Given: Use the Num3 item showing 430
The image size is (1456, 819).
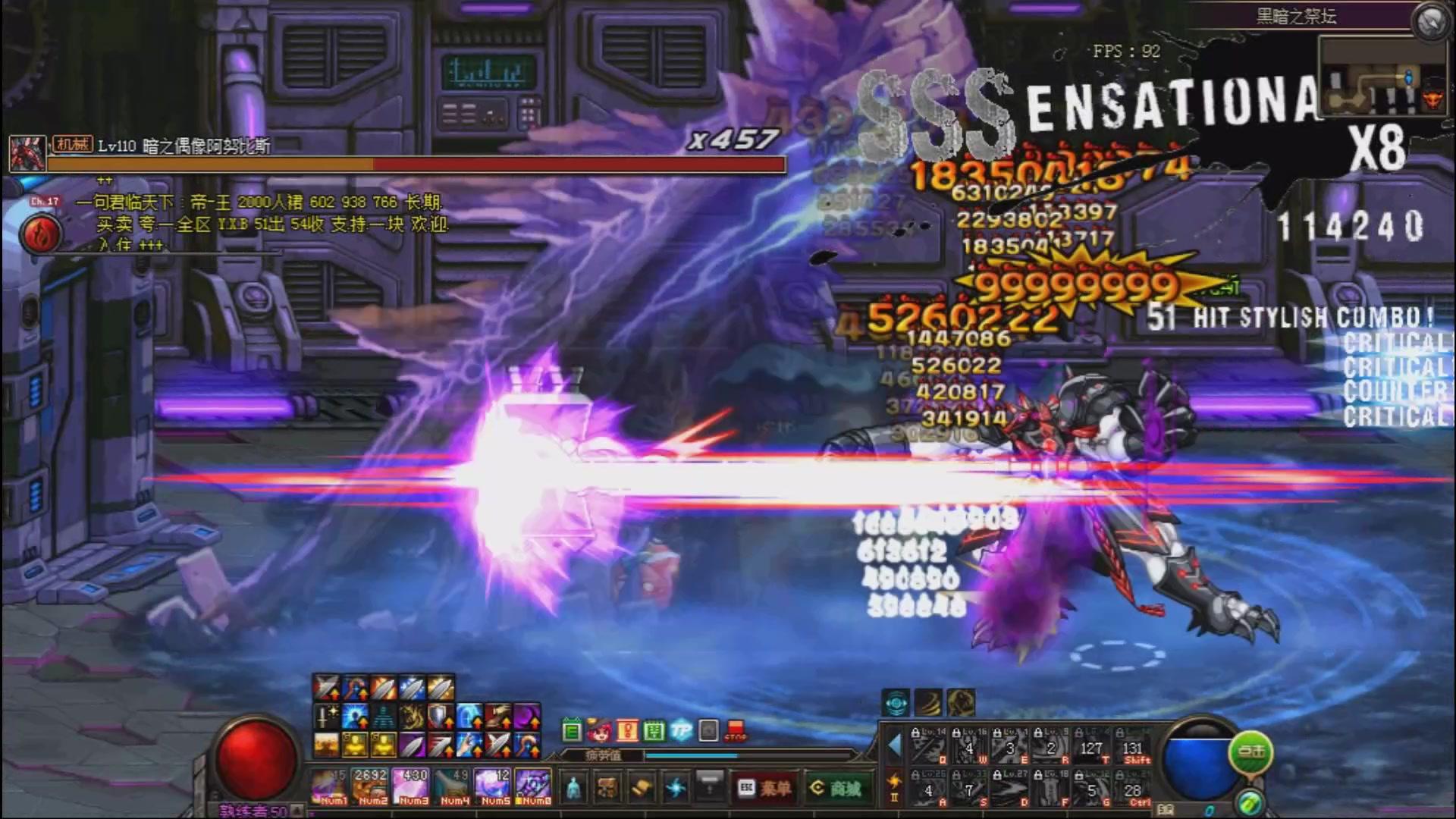Looking at the screenshot, I should 413,786.
